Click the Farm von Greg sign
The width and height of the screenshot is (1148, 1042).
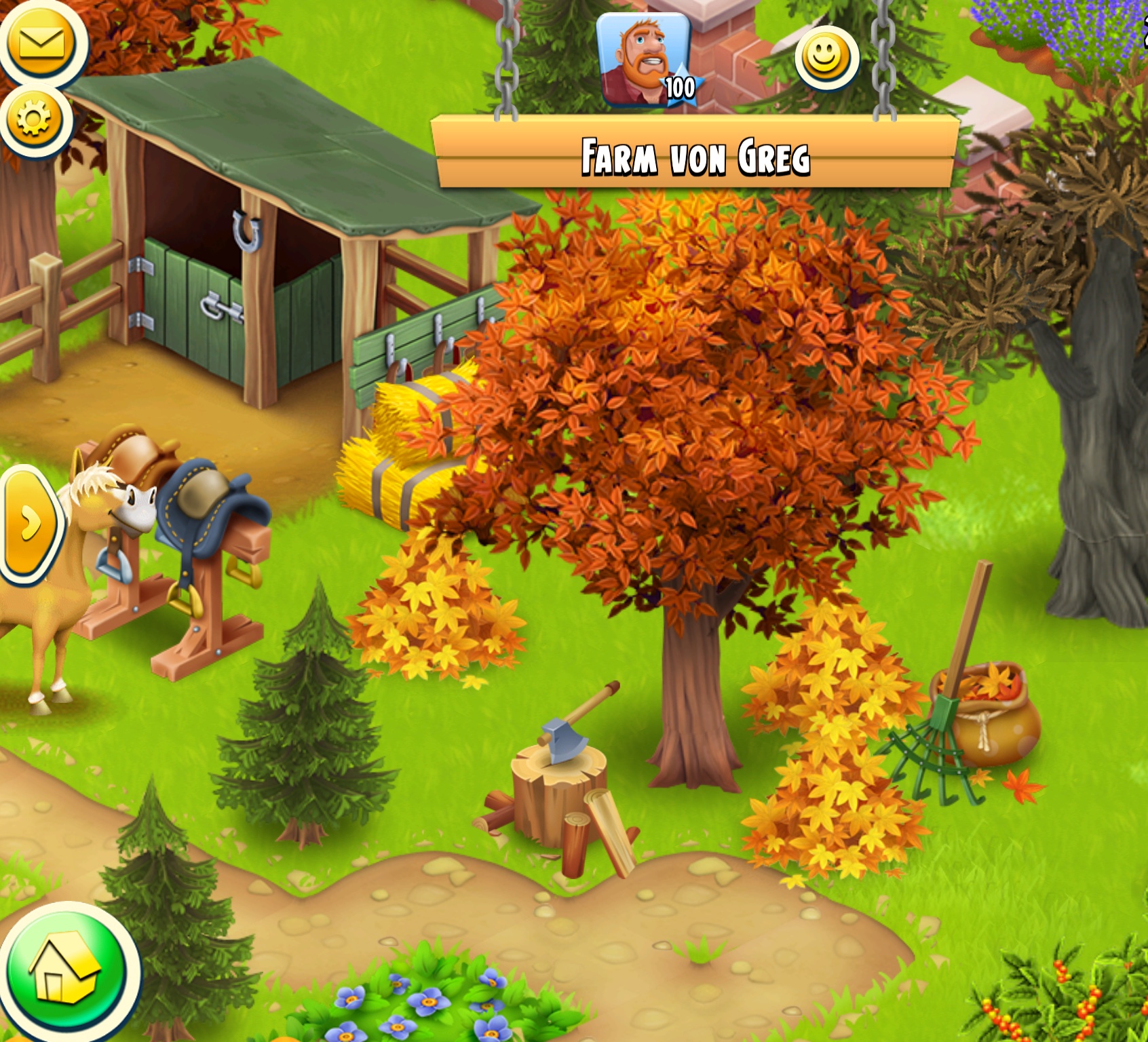coord(695,155)
